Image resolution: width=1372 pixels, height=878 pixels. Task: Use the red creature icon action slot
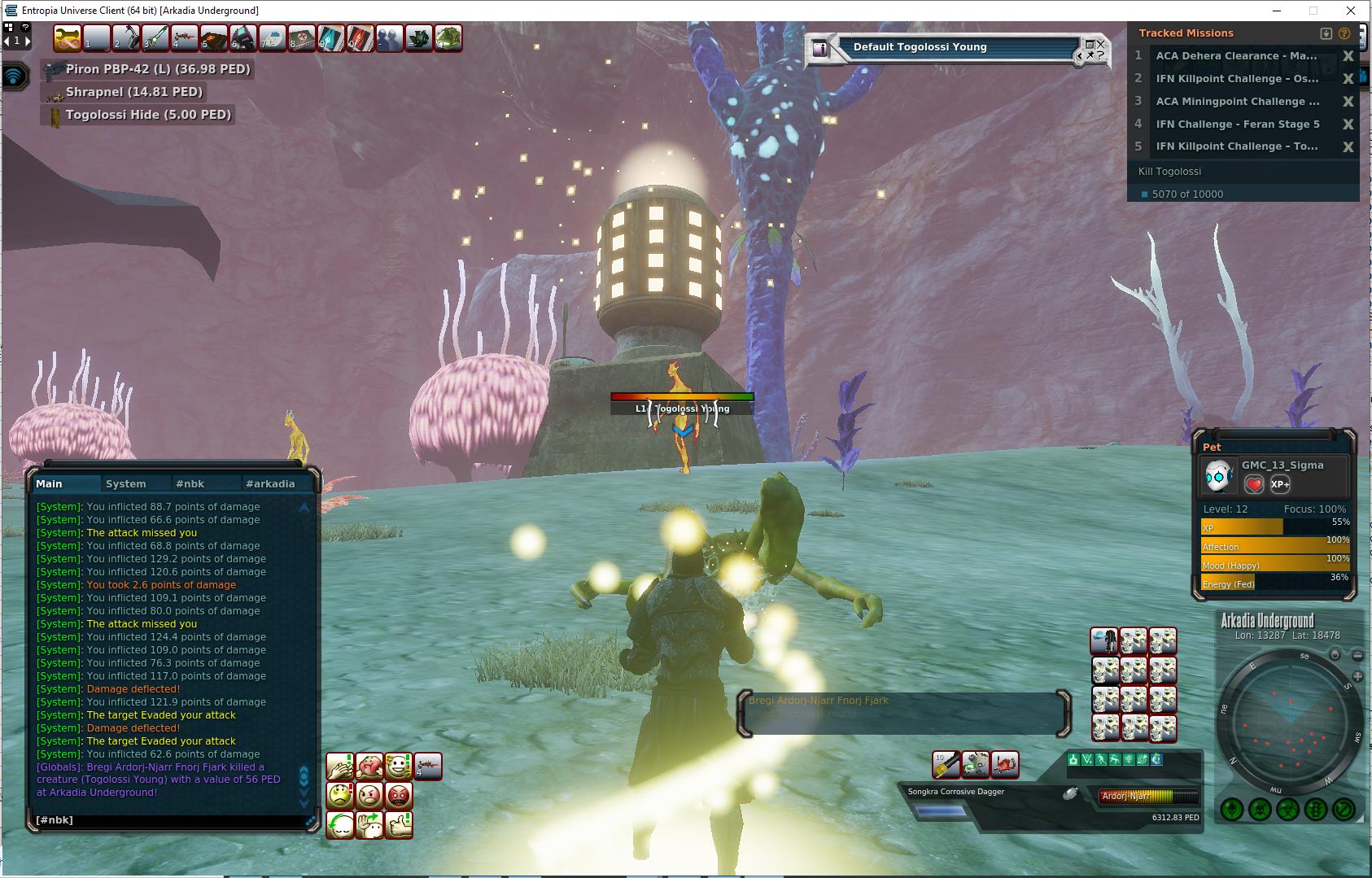pos(1005,764)
